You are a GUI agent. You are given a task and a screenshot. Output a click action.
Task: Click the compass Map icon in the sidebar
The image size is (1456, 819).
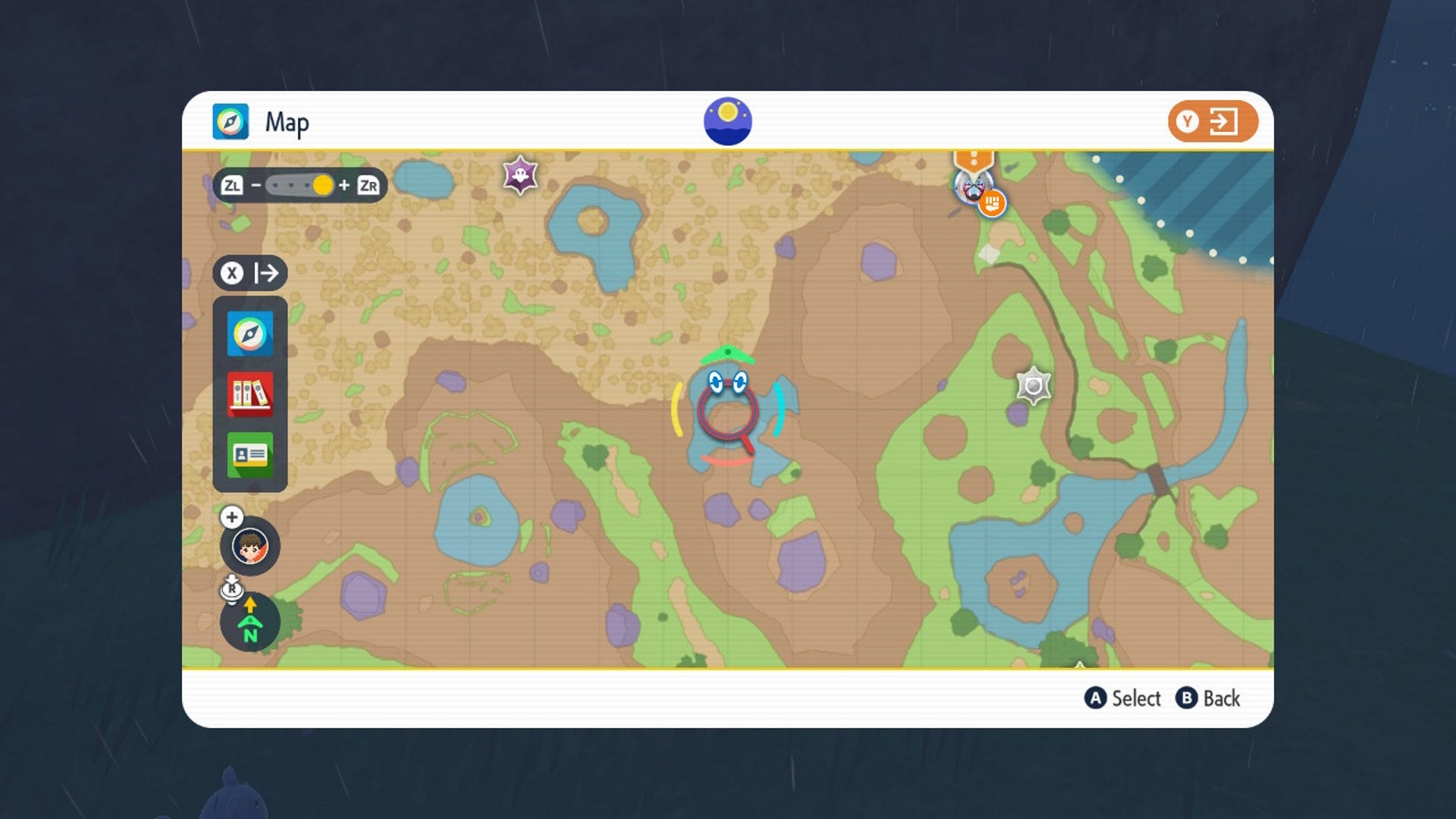(x=250, y=332)
